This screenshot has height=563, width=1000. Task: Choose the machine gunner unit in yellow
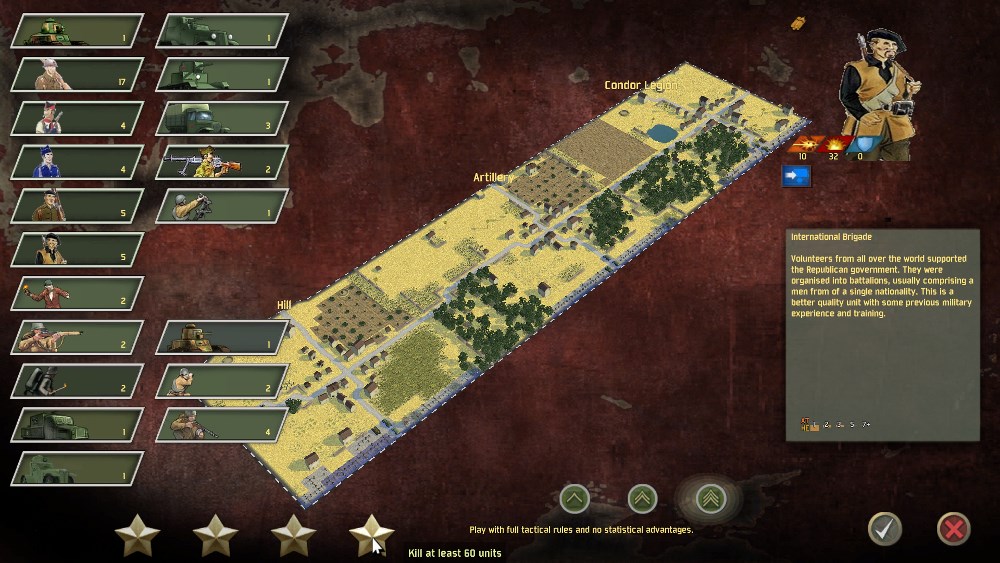[222, 162]
